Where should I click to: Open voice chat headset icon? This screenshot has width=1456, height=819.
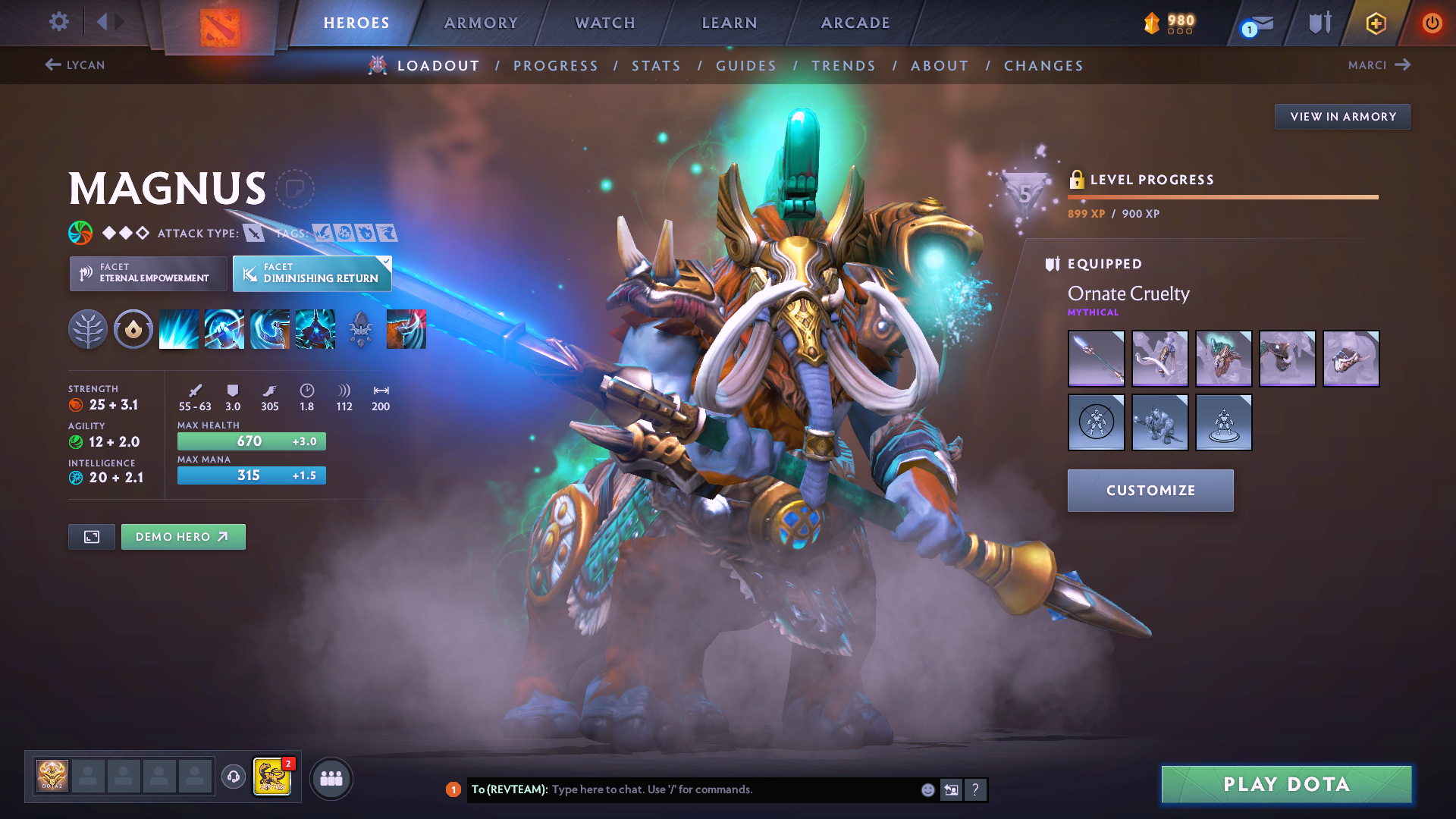233,777
